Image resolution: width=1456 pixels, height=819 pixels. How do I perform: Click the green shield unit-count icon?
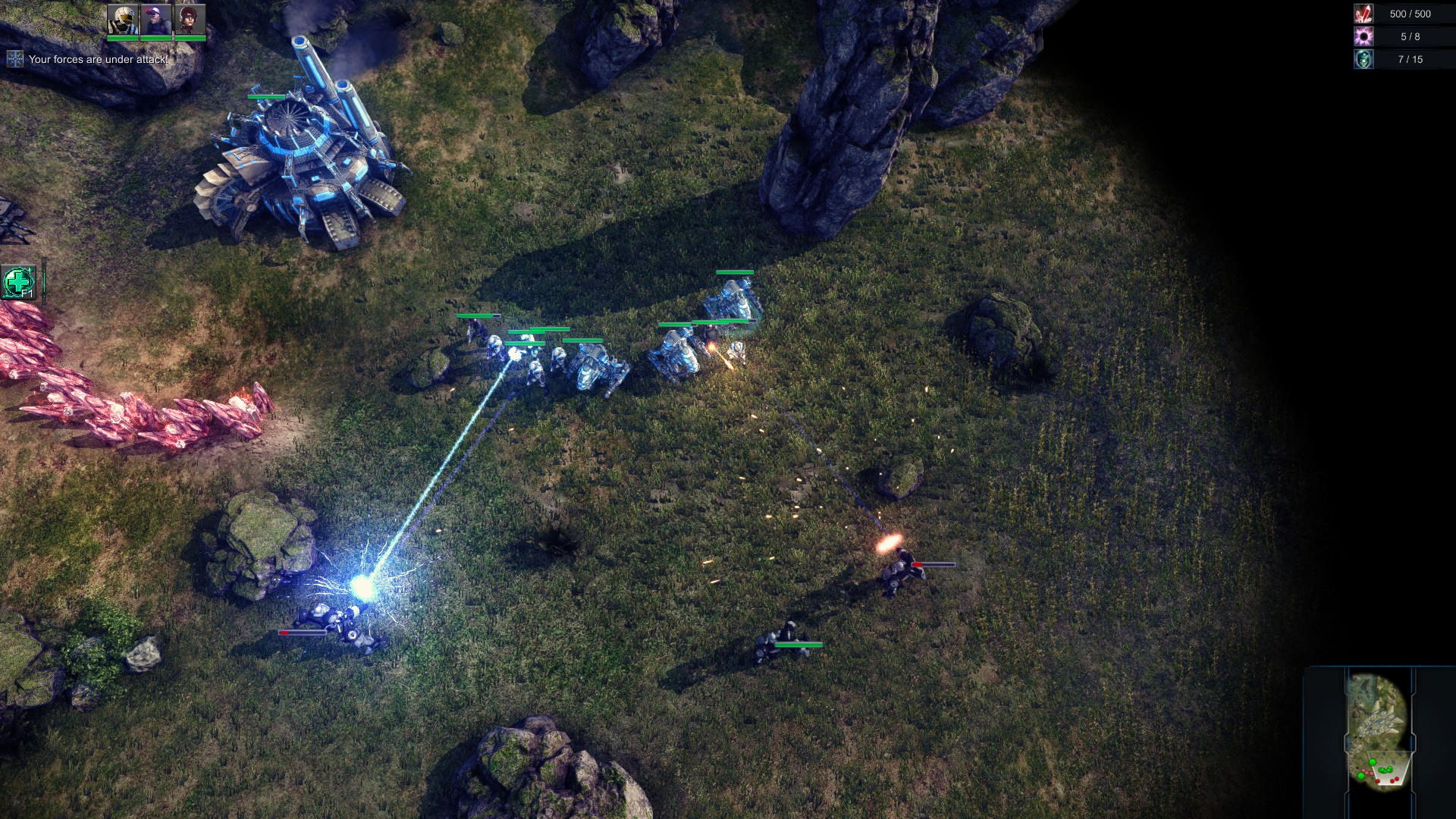tap(1363, 59)
